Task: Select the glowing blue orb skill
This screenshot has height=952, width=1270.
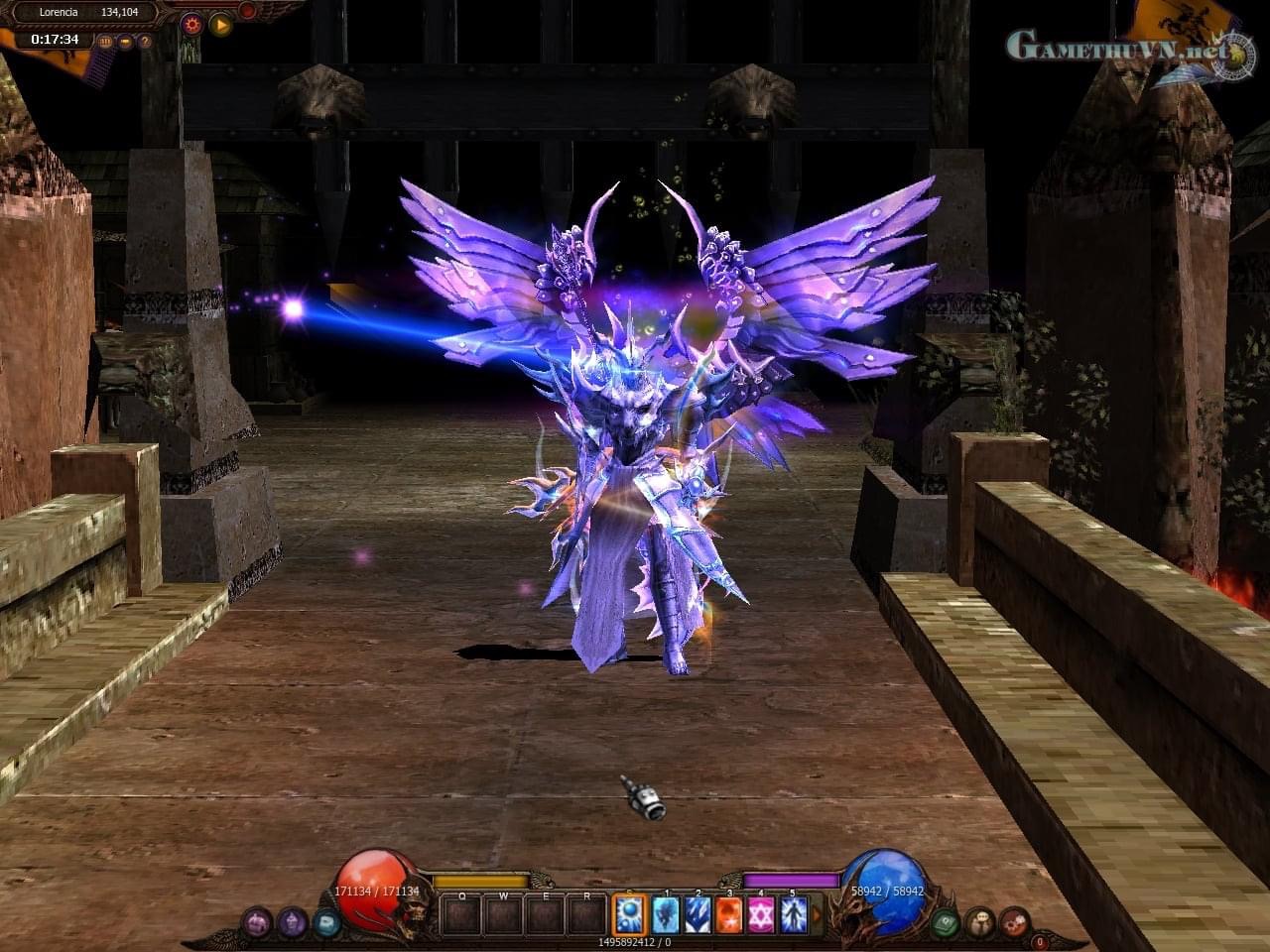Action: [630, 913]
